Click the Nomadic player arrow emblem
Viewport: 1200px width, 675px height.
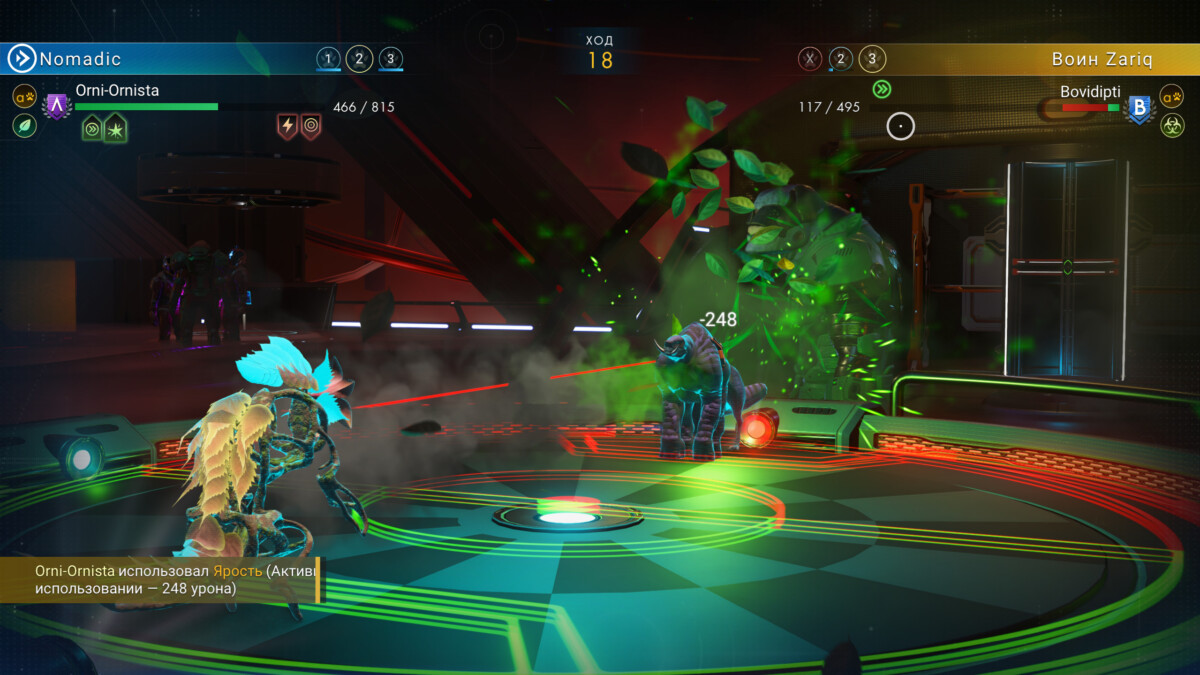tap(21, 59)
